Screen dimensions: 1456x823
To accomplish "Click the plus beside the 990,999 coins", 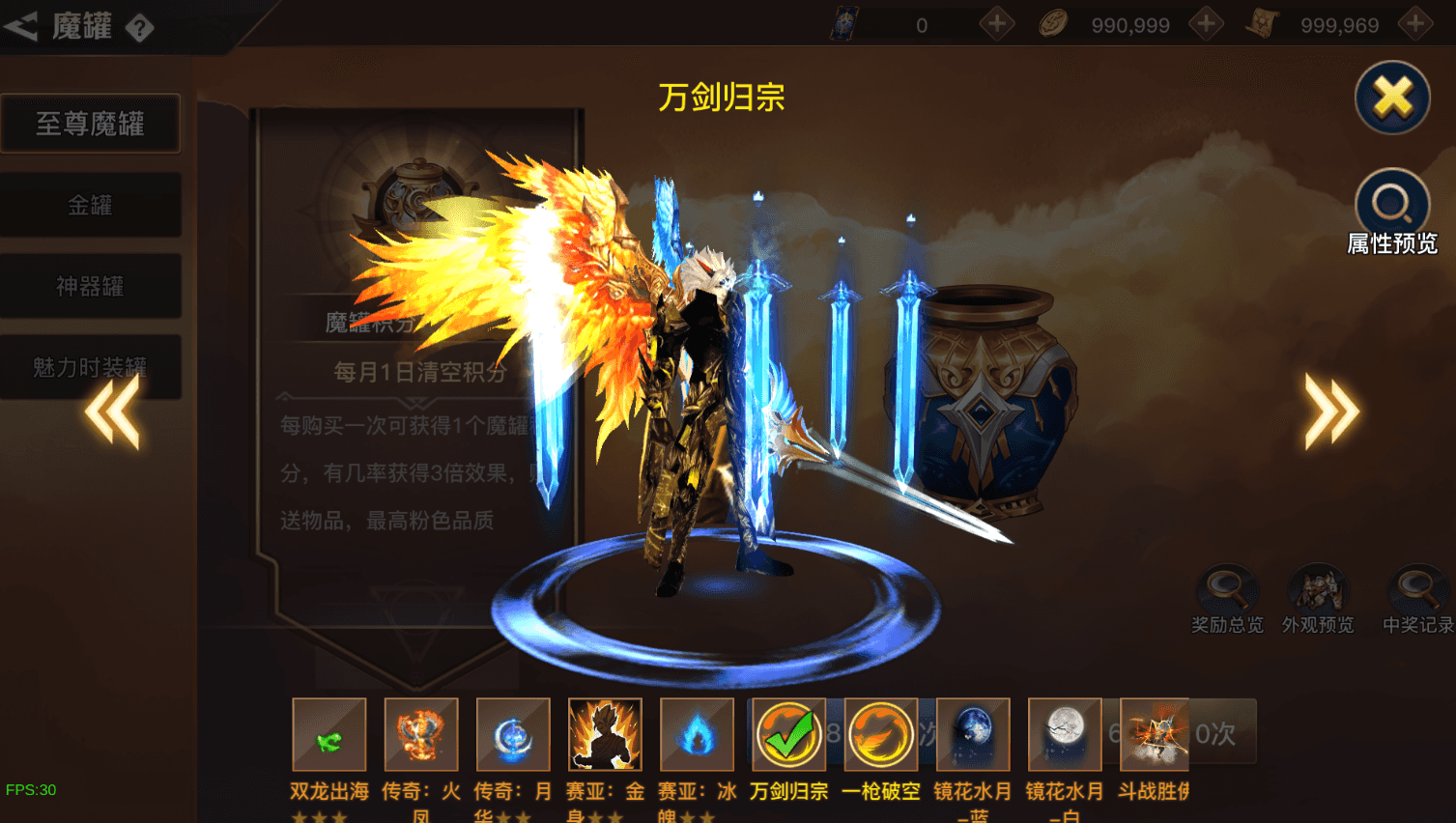I will [x=1206, y=24].
